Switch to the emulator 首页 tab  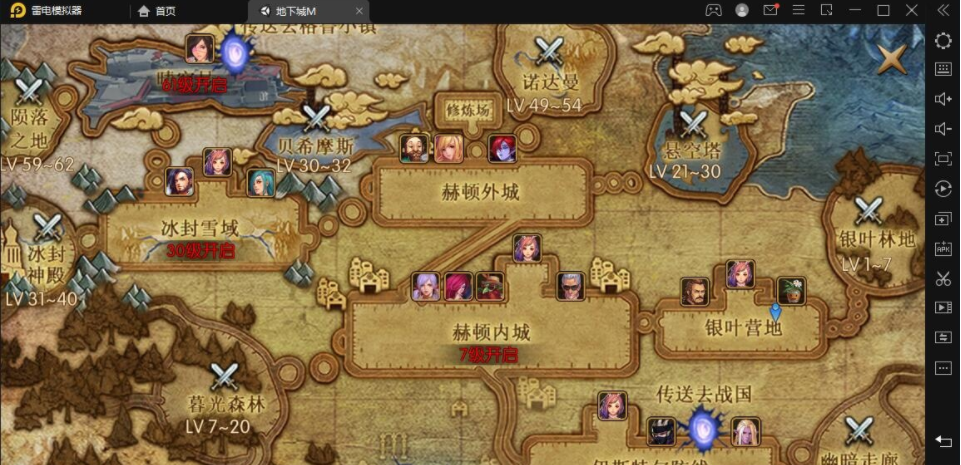click(x=156, y=11)
